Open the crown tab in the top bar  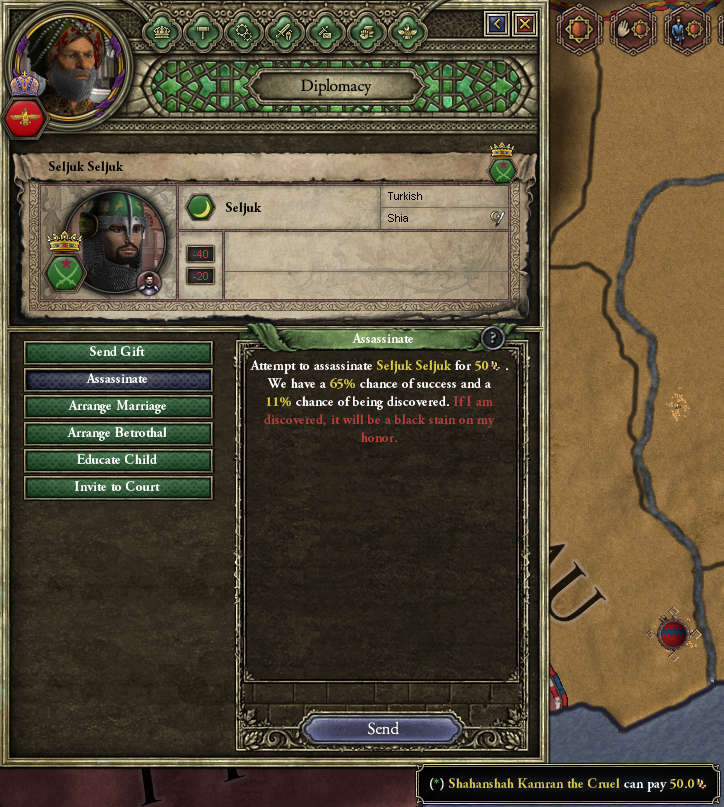[x=161, y=31]
